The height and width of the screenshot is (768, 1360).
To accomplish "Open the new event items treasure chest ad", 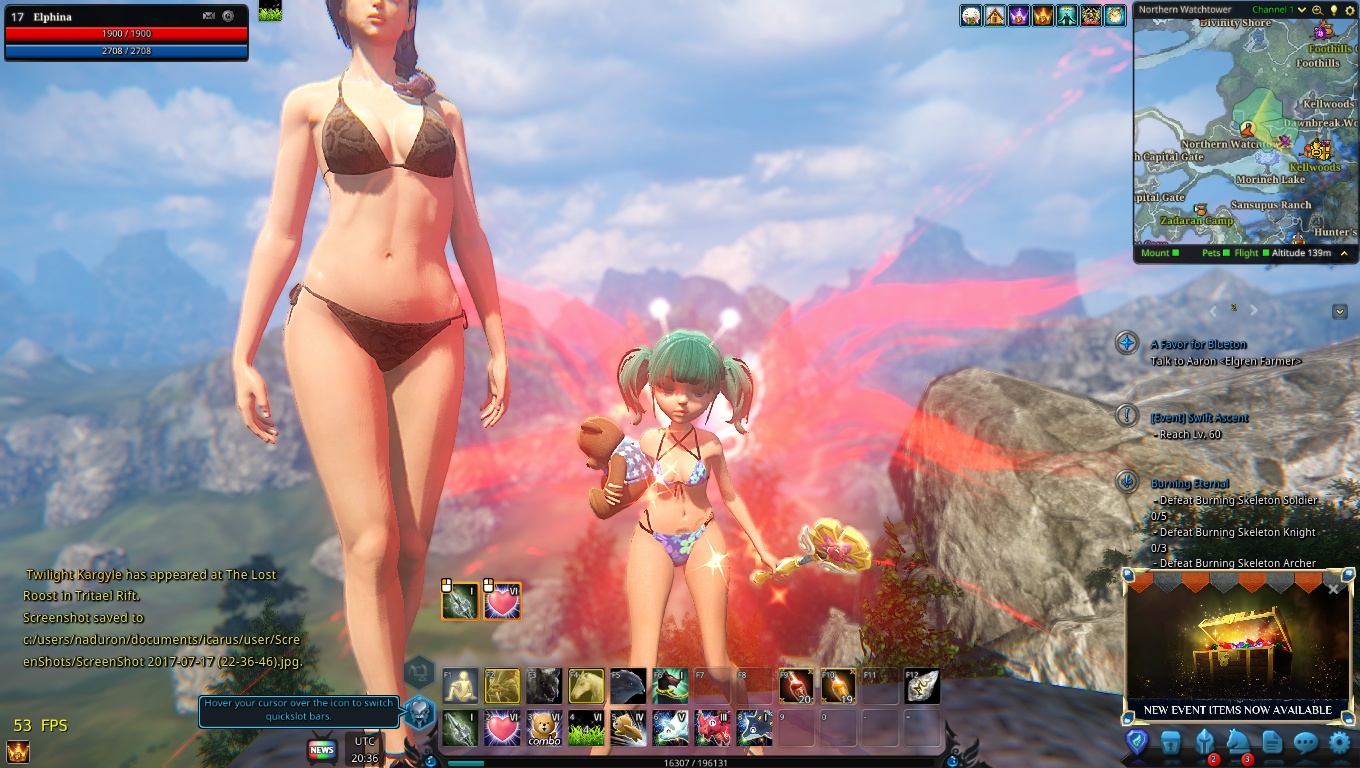I will [x=1237, y=650].
